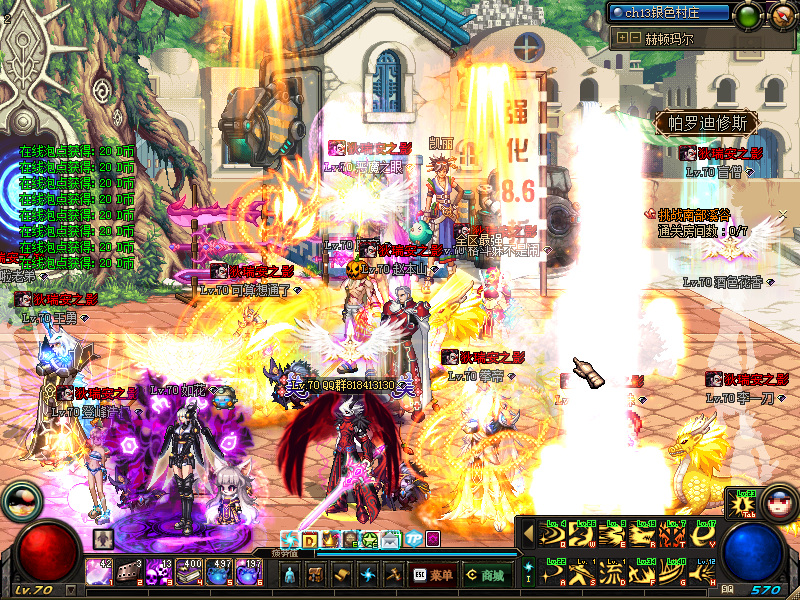Activate the wolf head skill on R
The image size is (800, 600).
click(644, 536)
